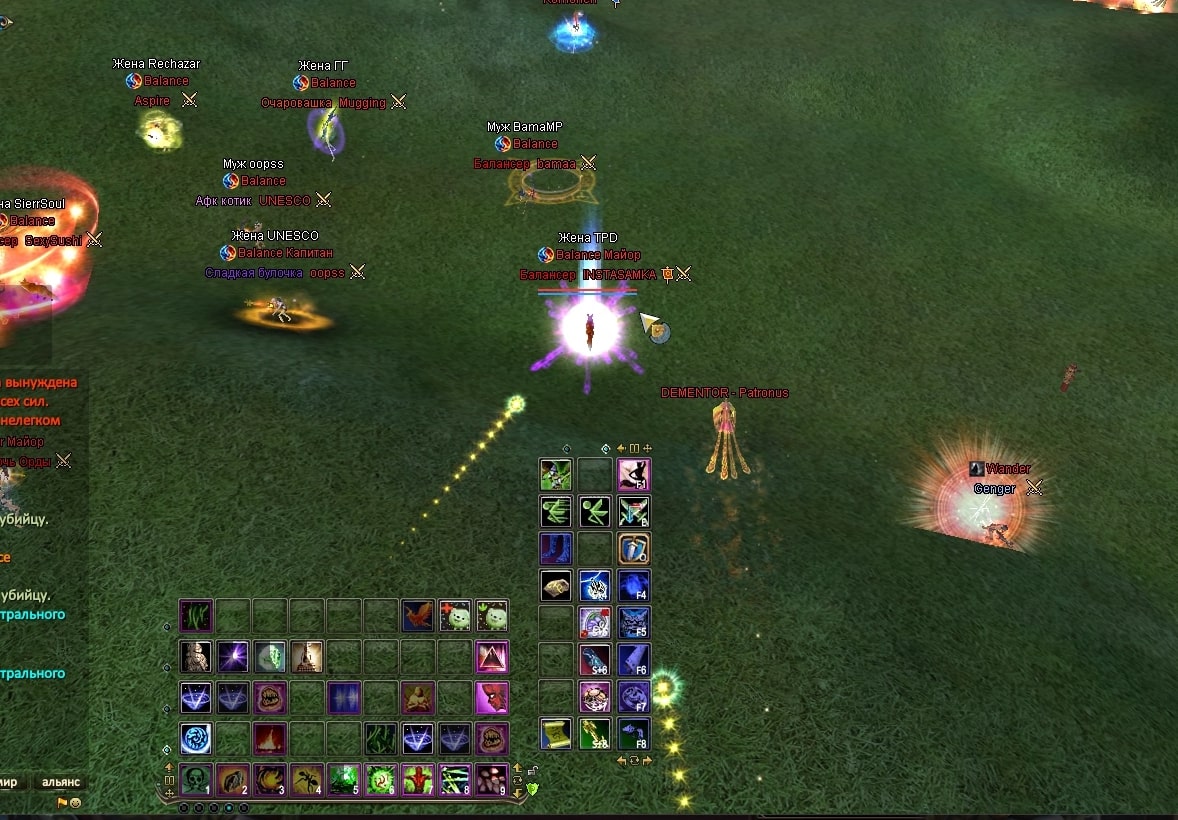Activate the pink triangle mountain skill

(x=492, y=657)
